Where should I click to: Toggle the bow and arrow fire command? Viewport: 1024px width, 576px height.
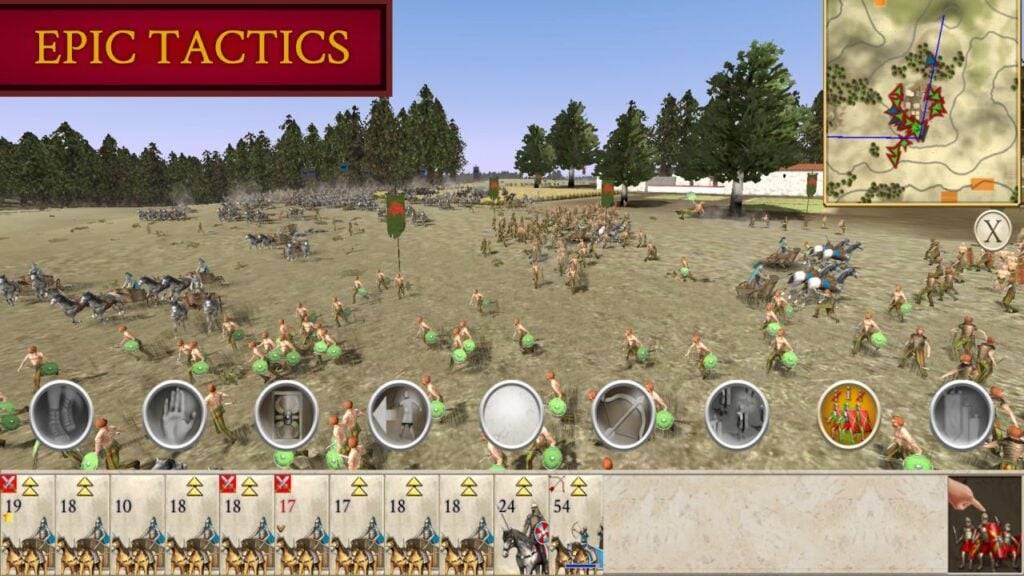(x=623, y=414)
